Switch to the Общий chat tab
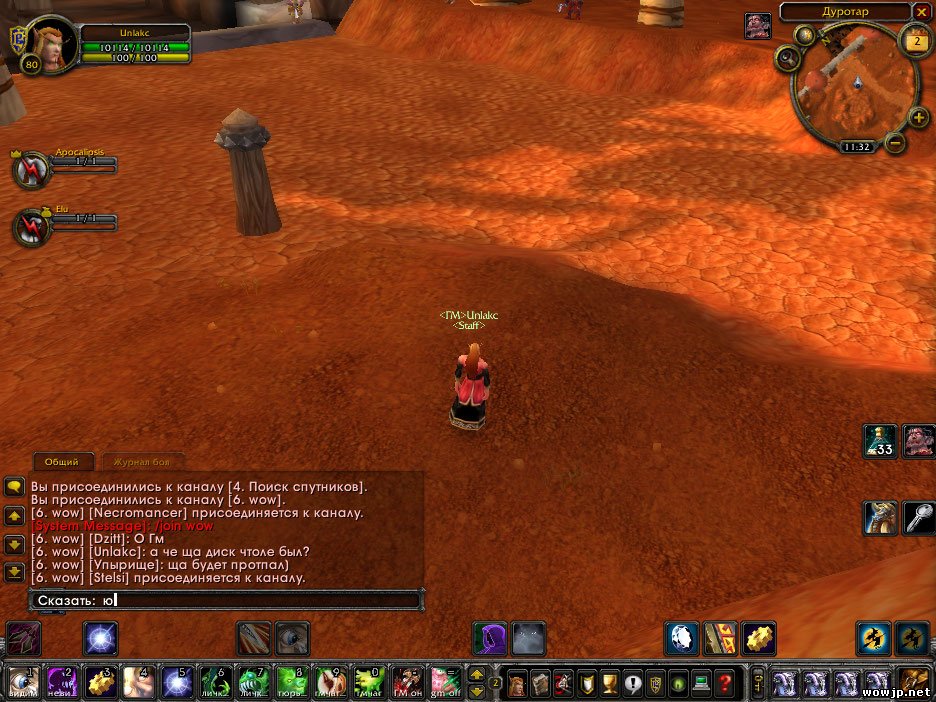Screen dimensions: 936x702 pyautogui.click(x=62, y=462)
